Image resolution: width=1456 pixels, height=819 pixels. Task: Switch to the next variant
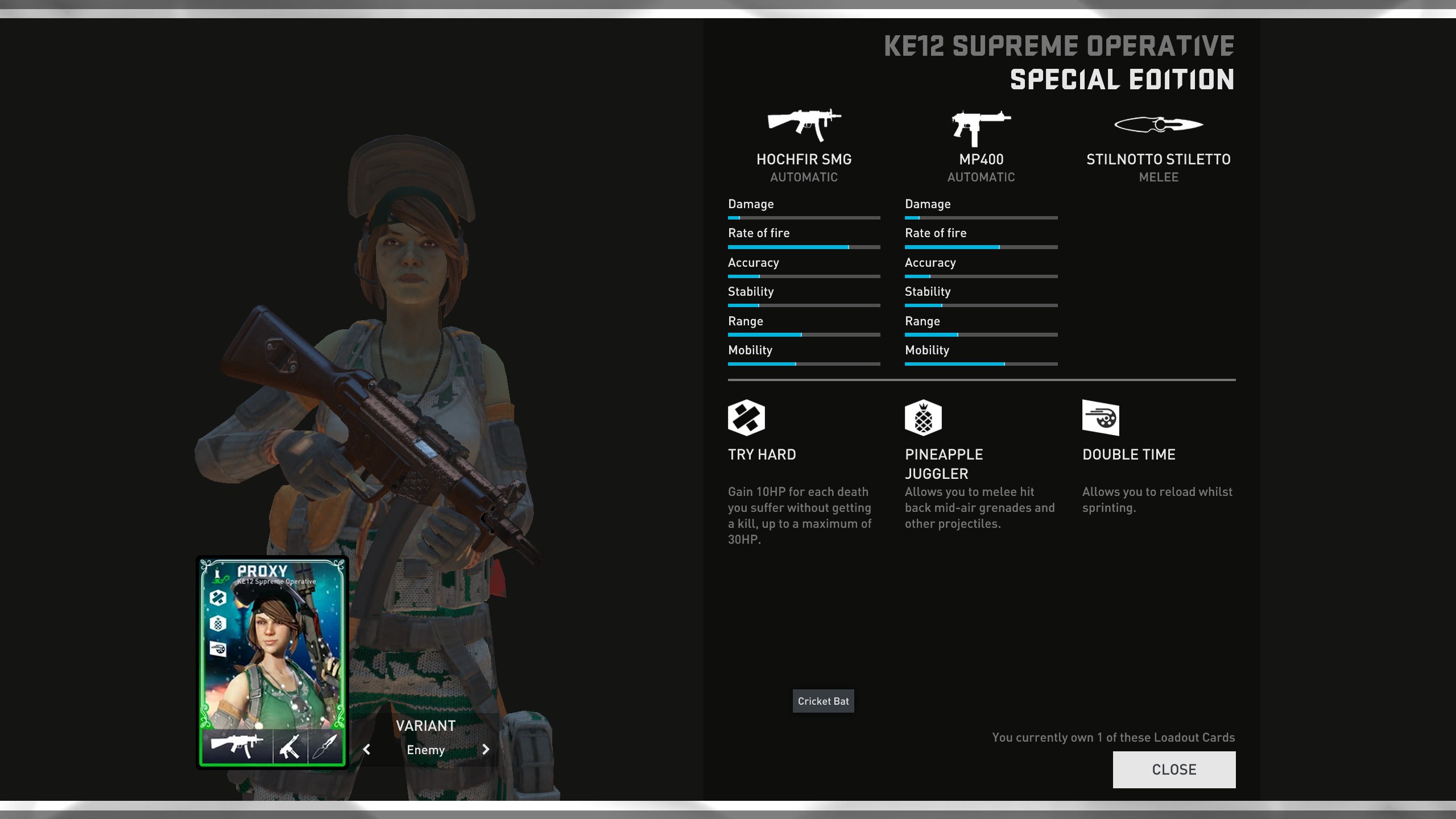(x=485, y=750)
